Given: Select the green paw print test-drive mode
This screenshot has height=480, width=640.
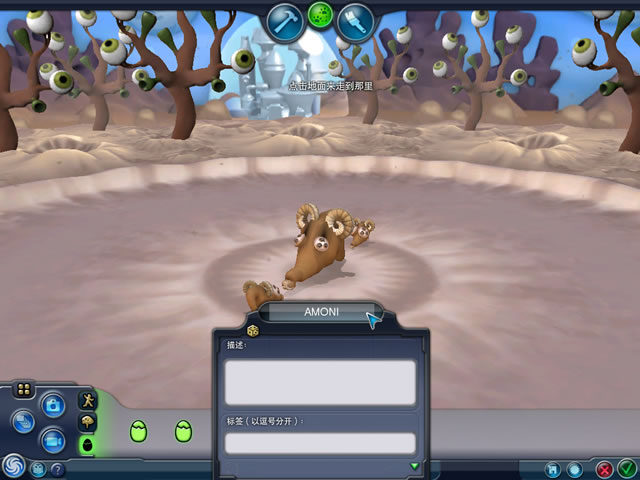Looking at the screenshot, I should pos(320,15).
